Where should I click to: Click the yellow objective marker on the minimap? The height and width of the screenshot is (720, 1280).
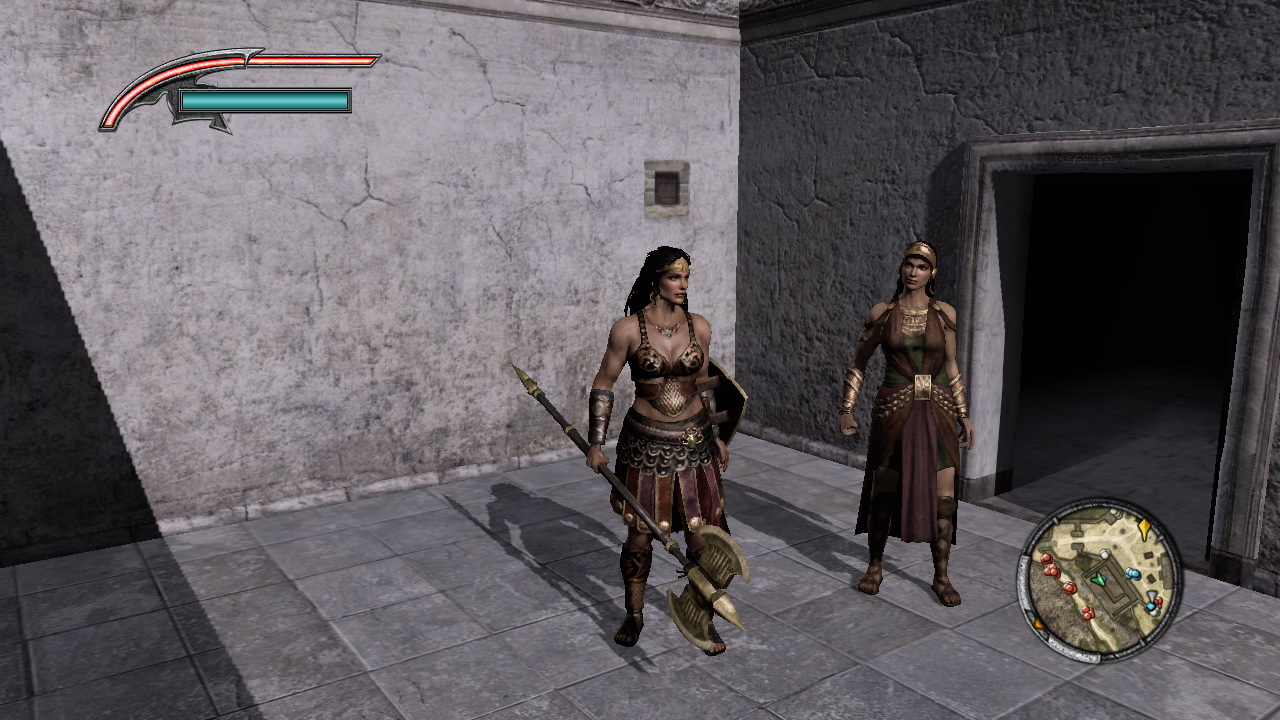(x=1145, y=529)
